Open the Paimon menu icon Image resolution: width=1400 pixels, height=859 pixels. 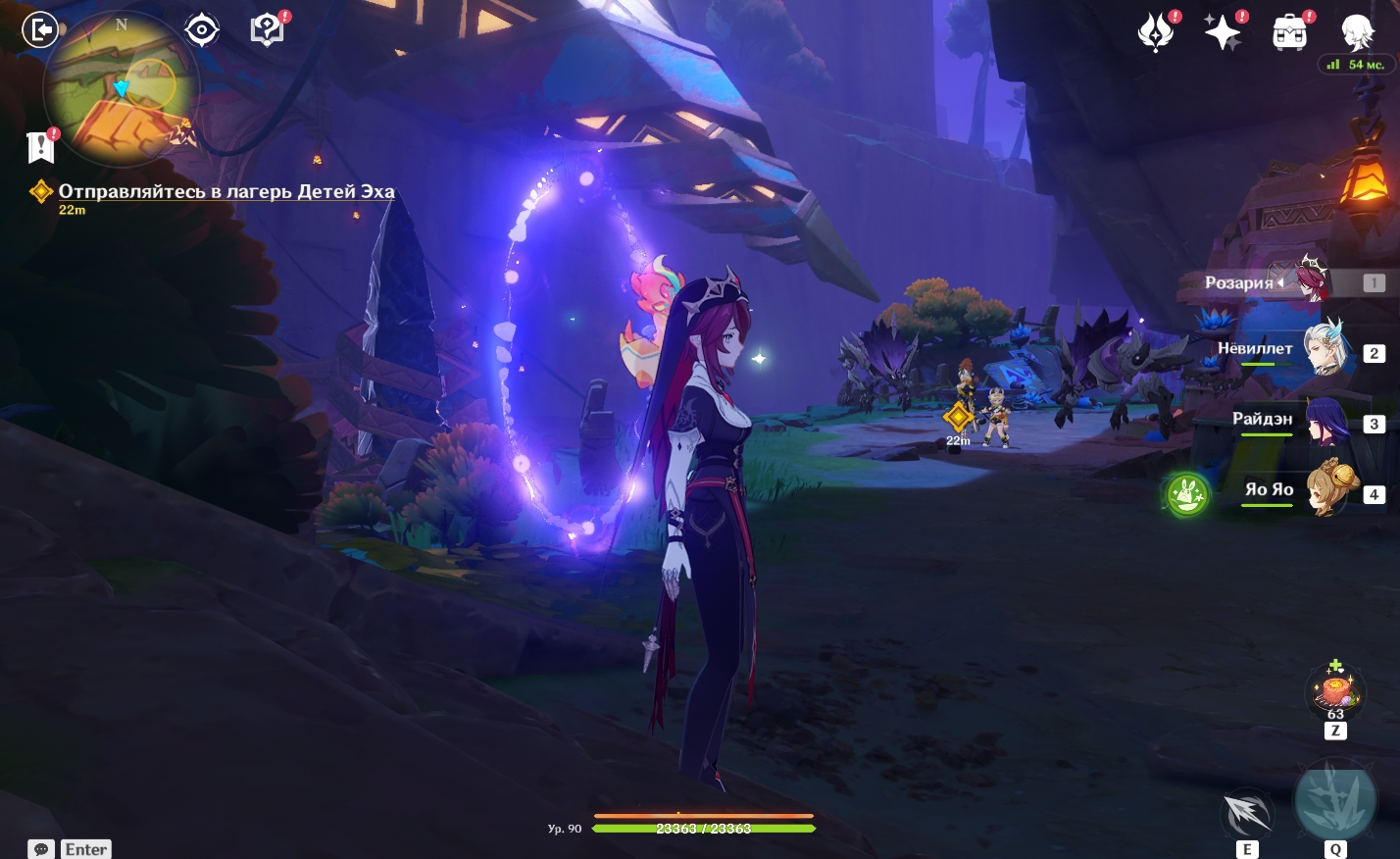1357,33
